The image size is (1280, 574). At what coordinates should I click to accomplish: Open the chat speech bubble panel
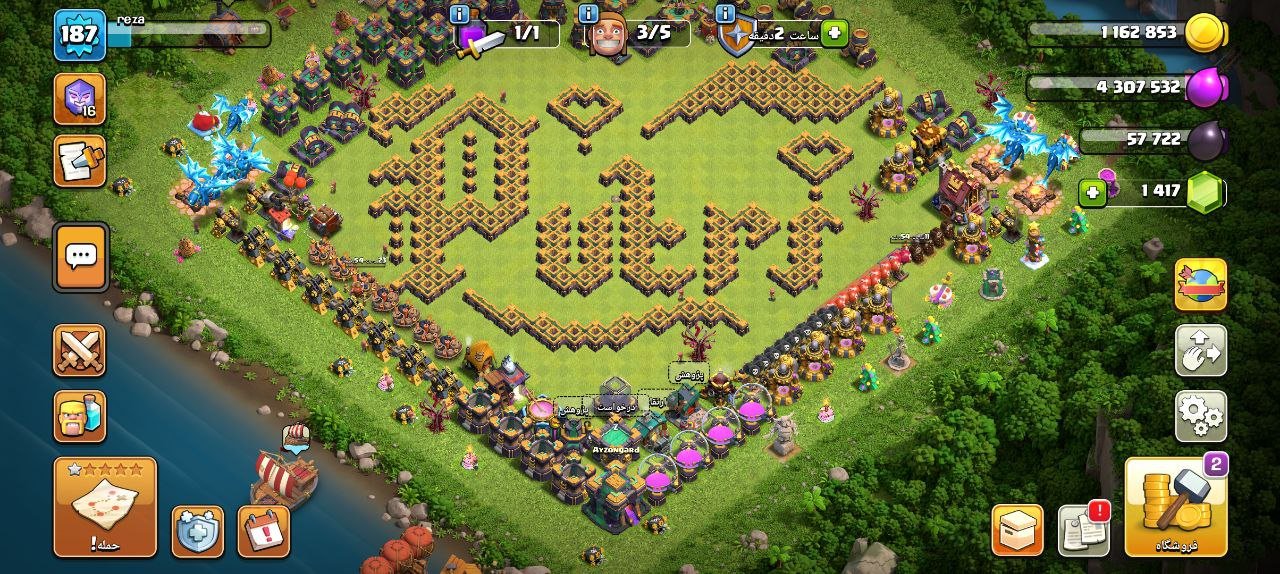point(80,256)
